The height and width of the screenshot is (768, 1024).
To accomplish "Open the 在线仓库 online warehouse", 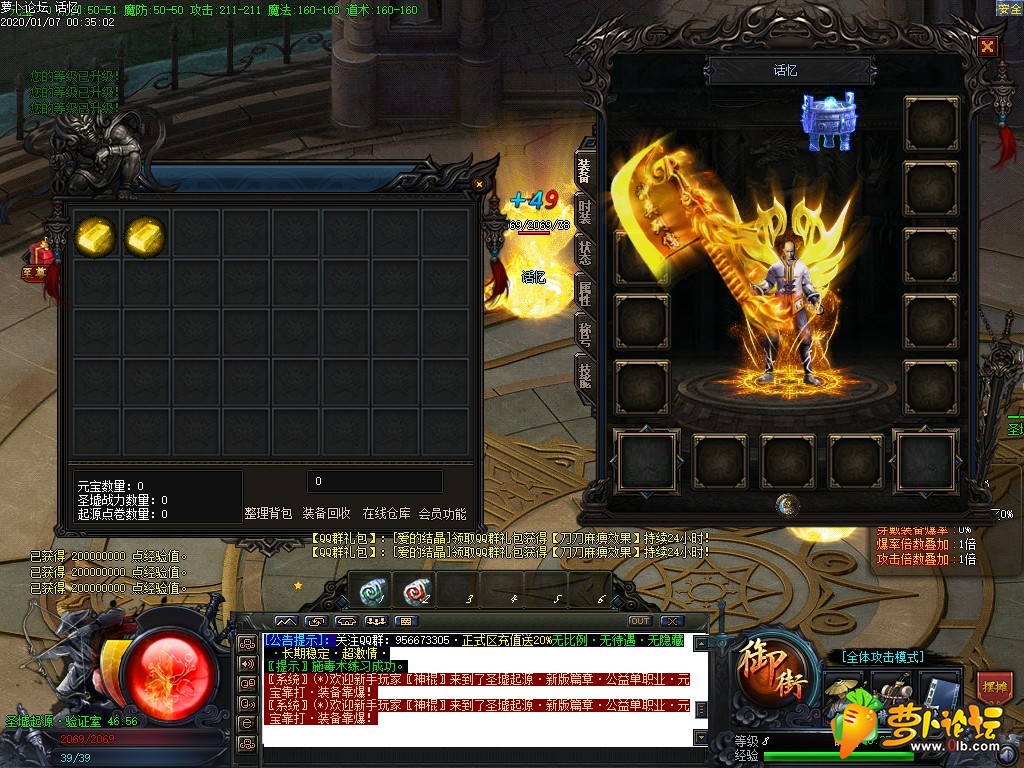I will tap(386, 514).
